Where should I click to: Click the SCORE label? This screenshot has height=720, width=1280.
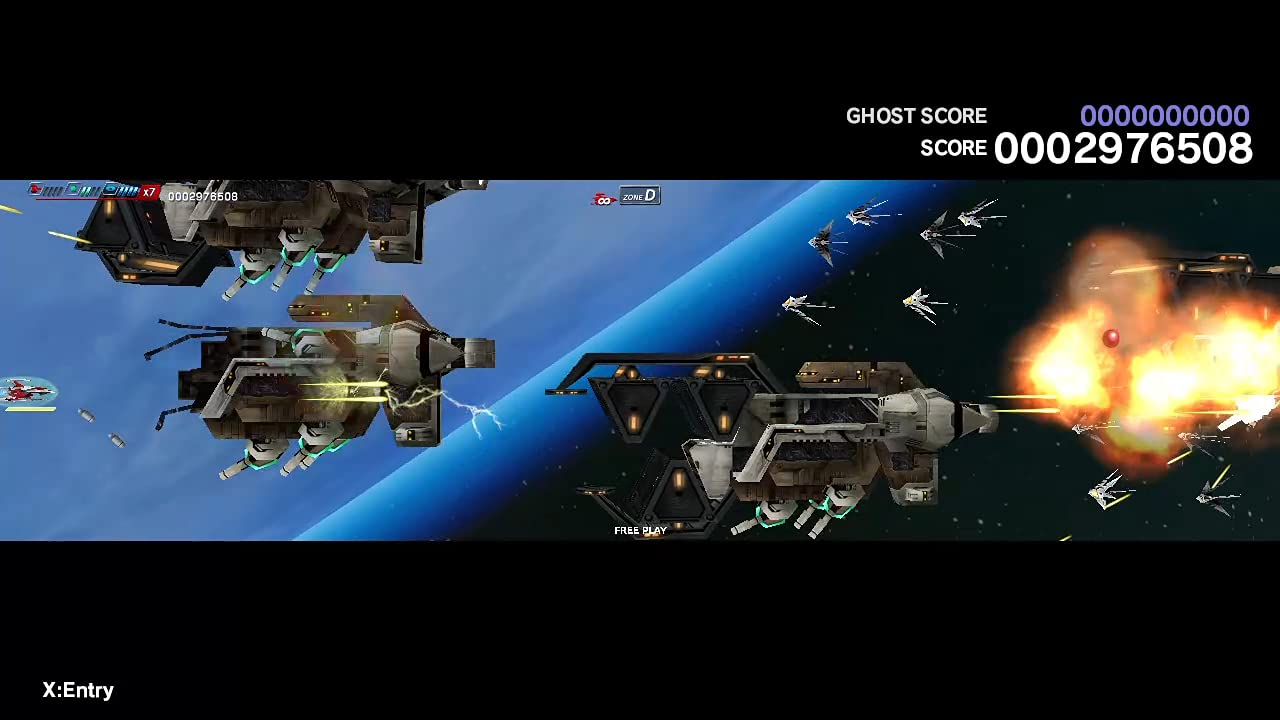click(x=953, y=148)
